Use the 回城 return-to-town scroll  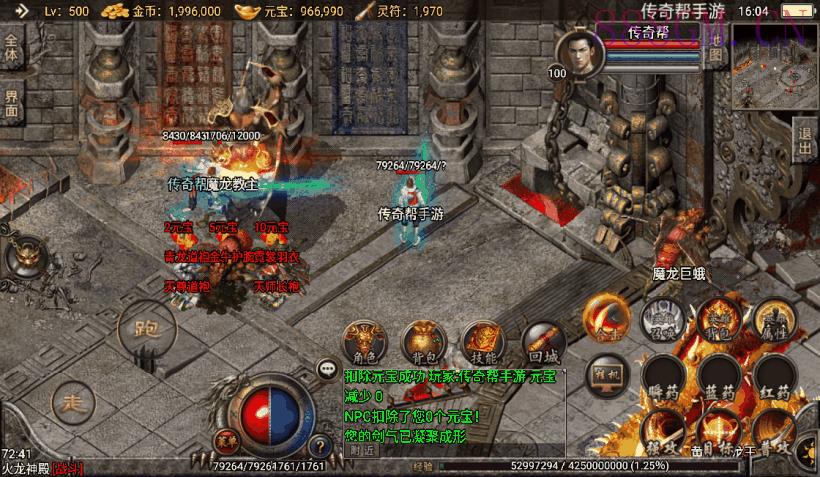541,342
